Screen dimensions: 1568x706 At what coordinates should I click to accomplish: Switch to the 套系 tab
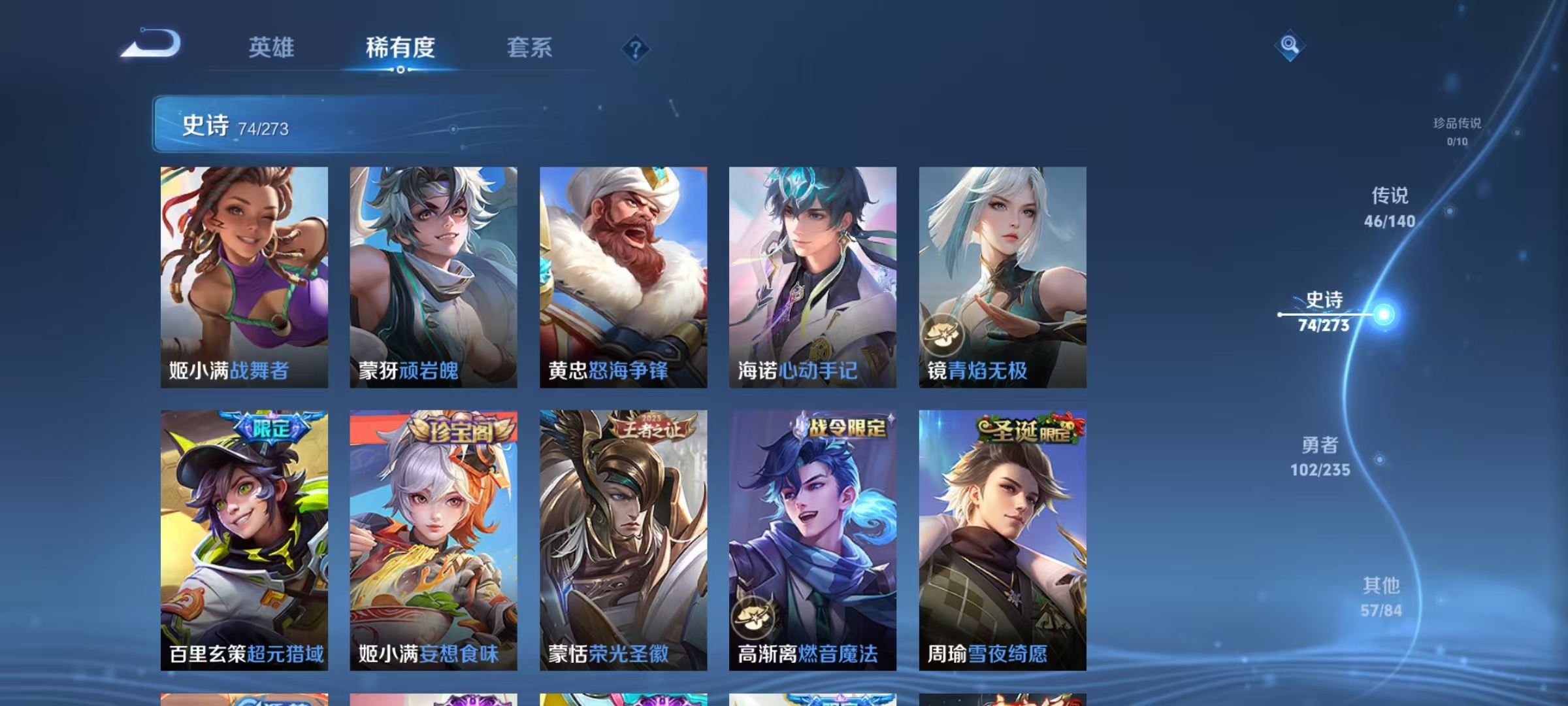[531, 48]
